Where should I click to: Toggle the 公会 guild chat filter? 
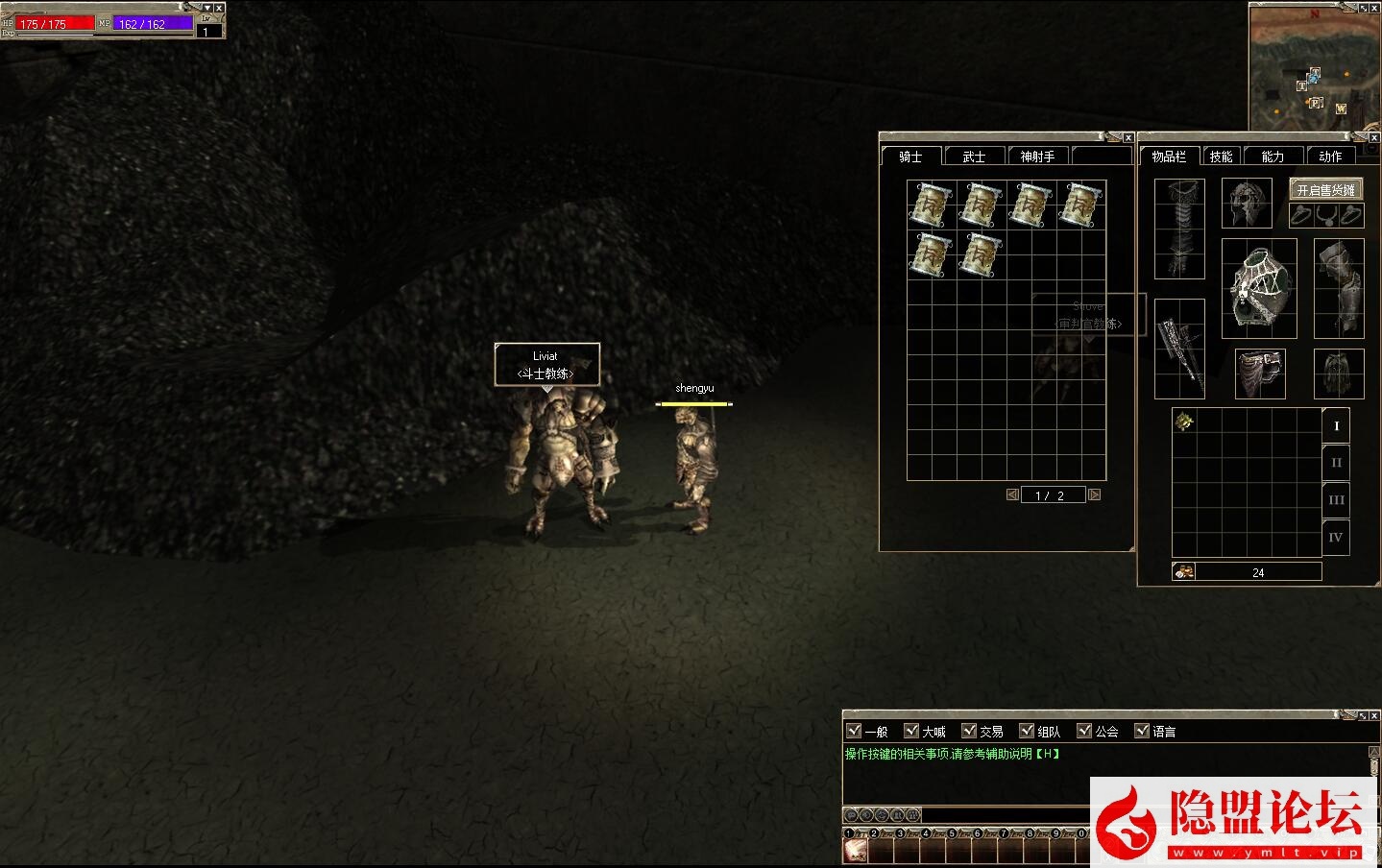pos(1084,731)
